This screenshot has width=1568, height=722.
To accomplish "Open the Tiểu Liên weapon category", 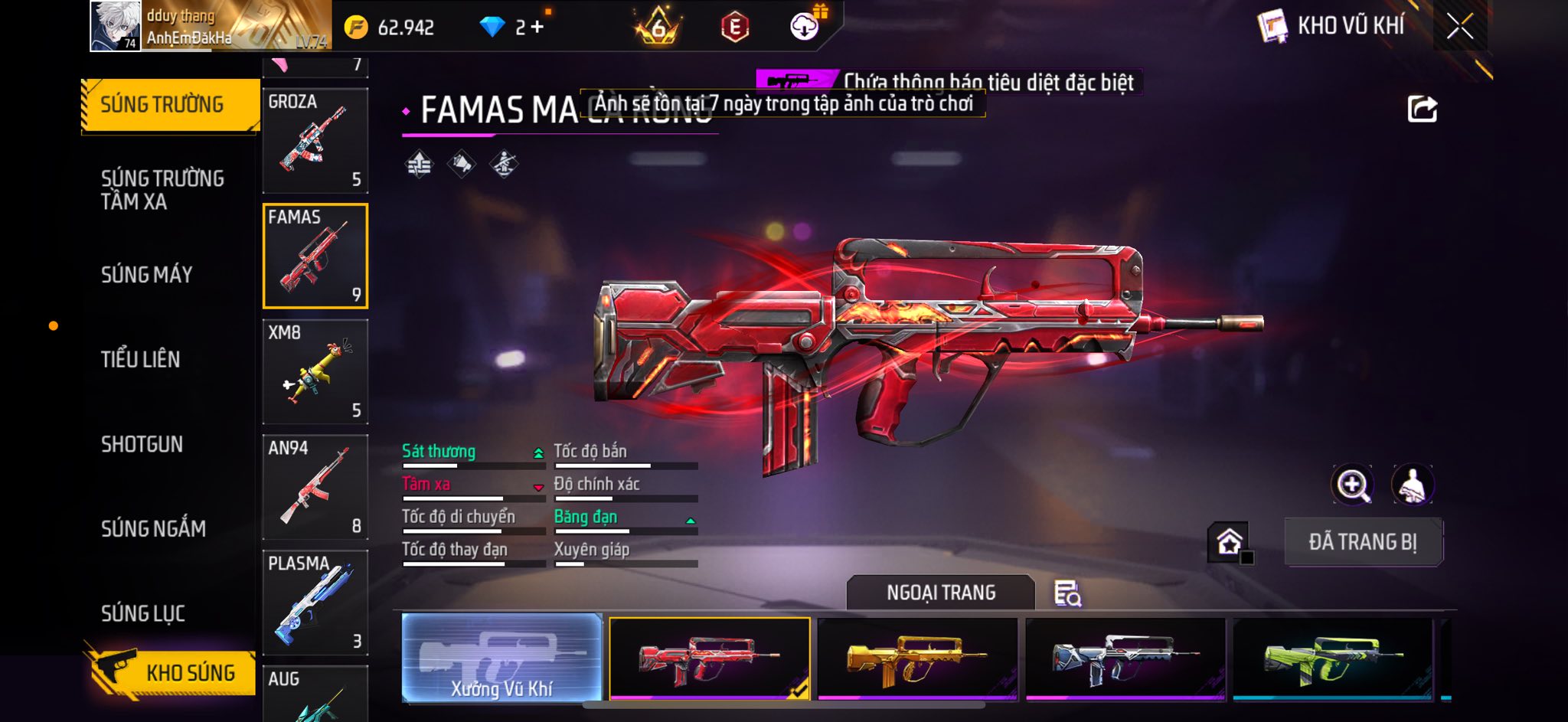I will click(x=140, y=359).
